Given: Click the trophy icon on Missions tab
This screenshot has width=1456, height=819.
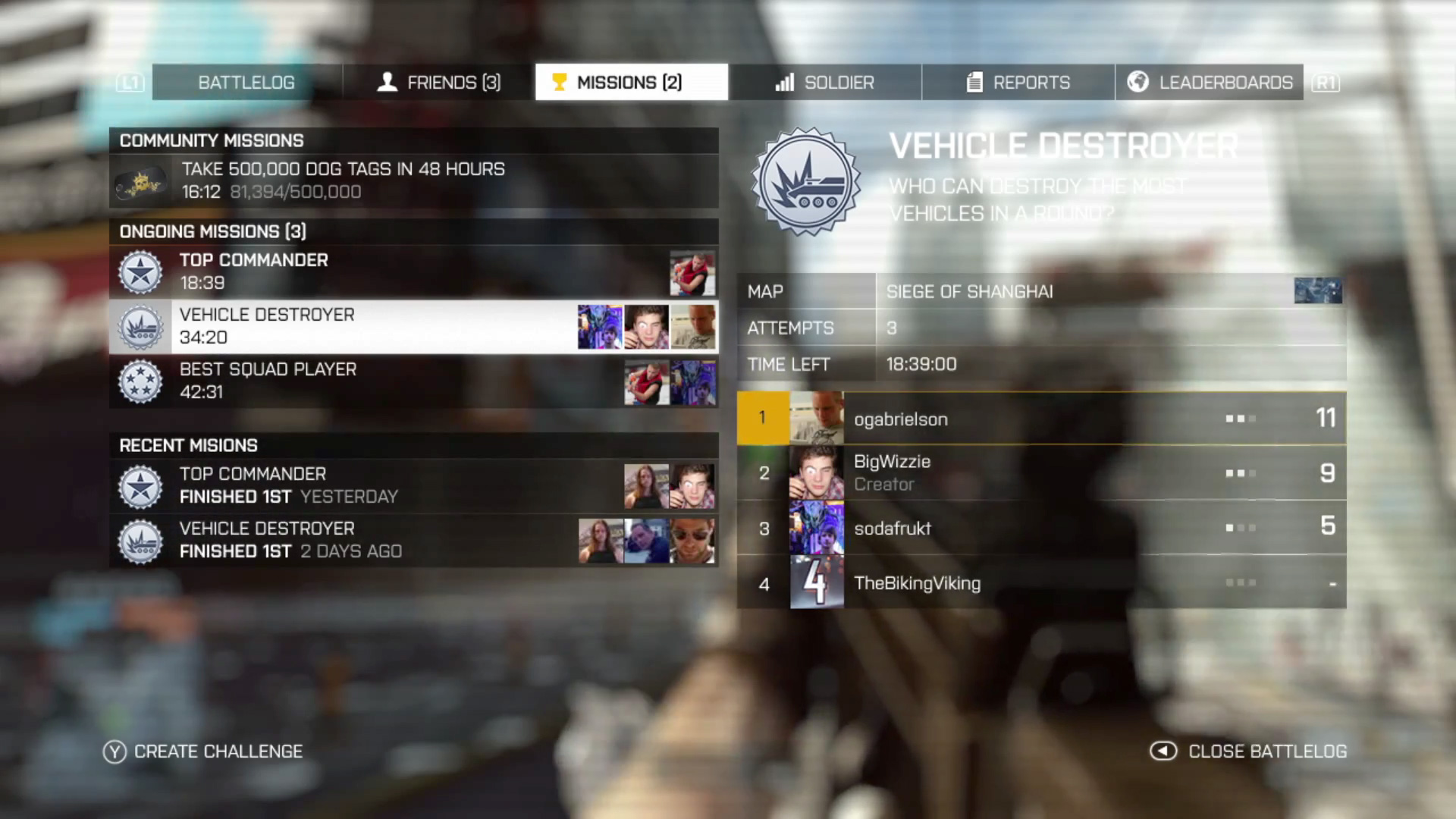Looking at the screenshot, I should coord(560,81).
